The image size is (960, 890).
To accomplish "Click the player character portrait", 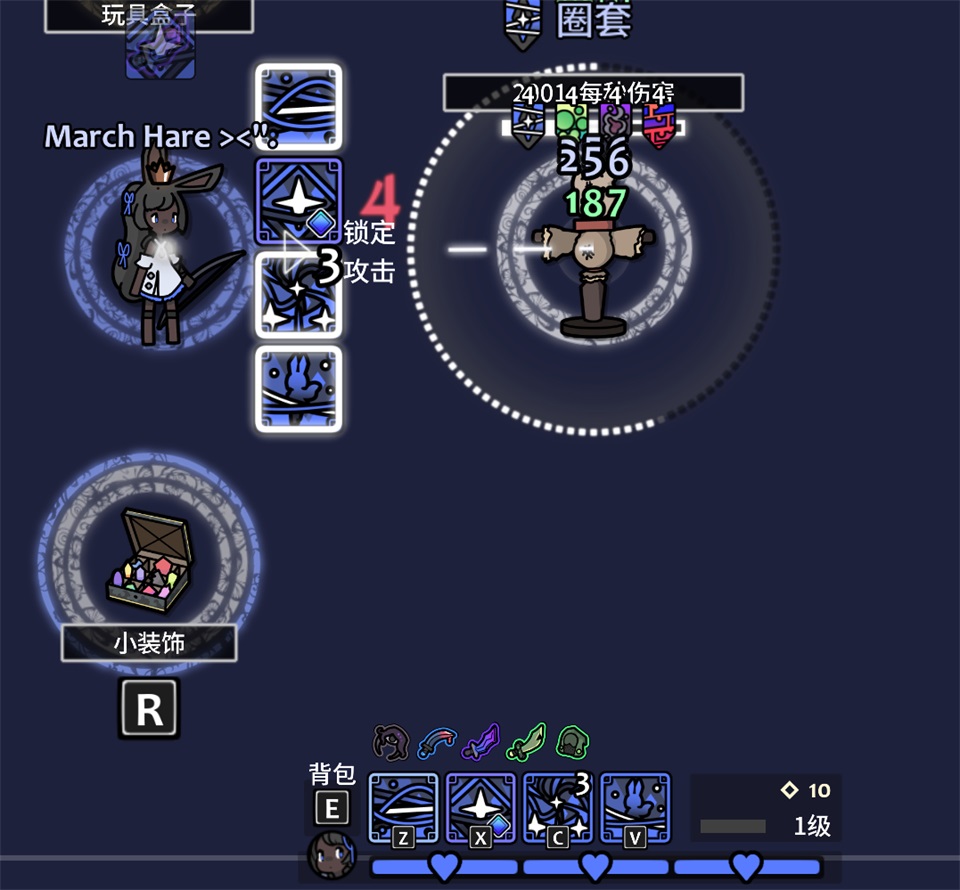I will tap(331, 856).
